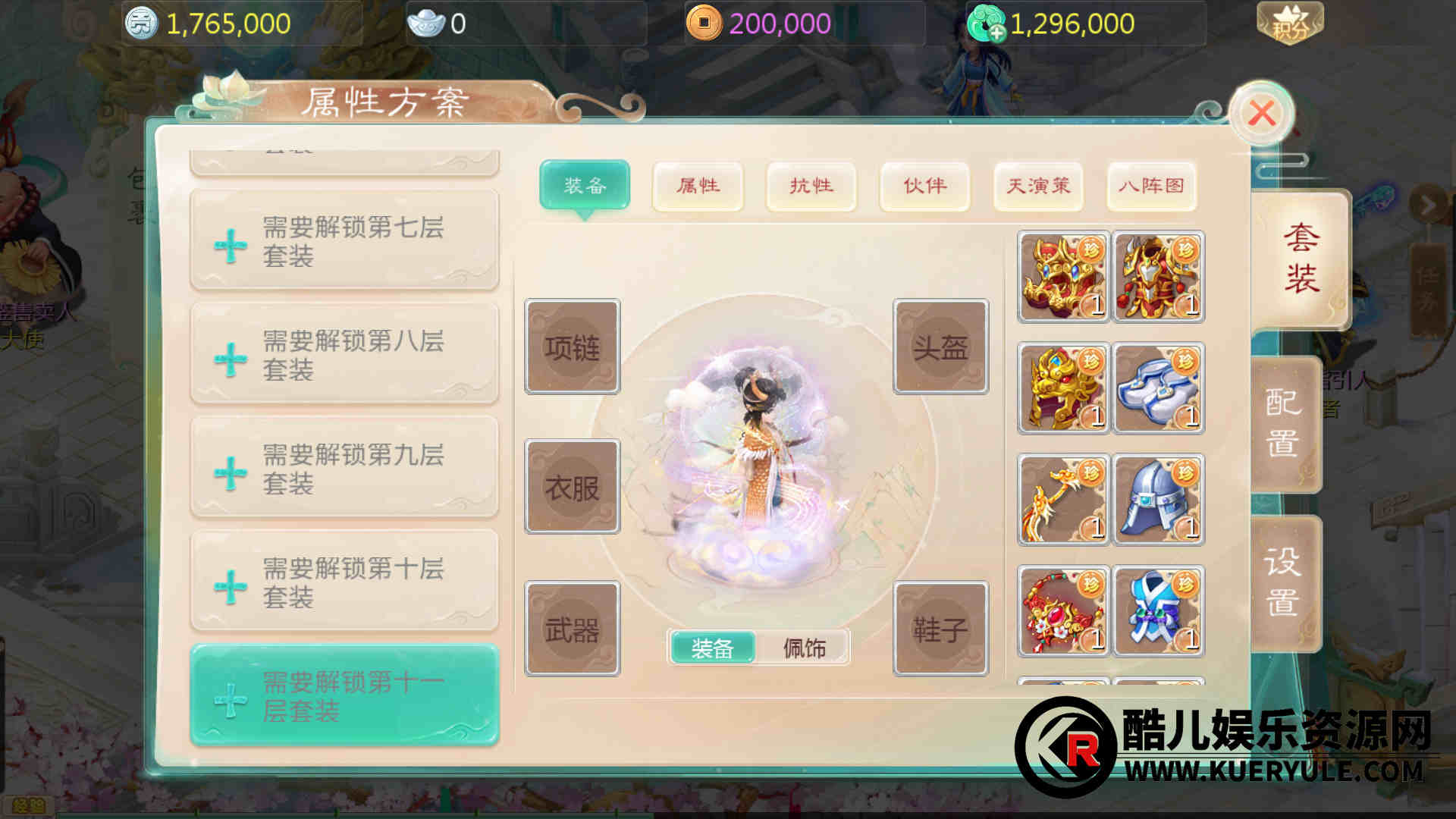Open the 配置 side tab
The image size is (1456, 819).
(x=1283, y=423)
